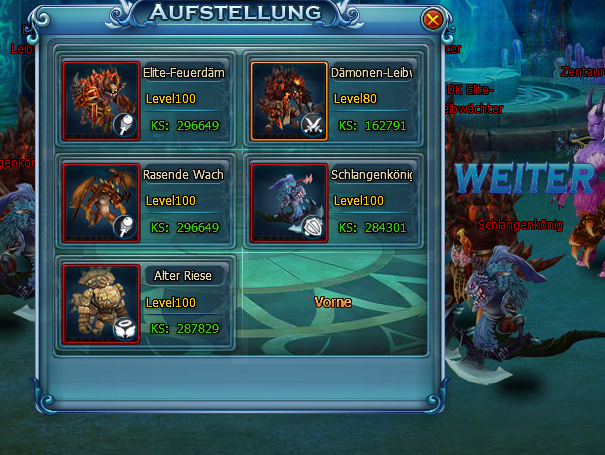Choose the Dämonen-Leibwächter unit portrait

(x=288, y=100)
